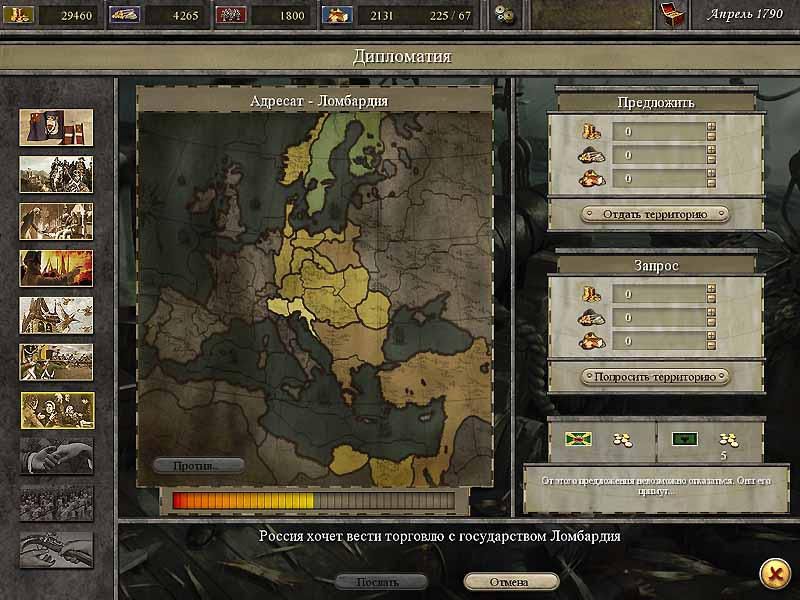Viewport: 800px width, 600px height.
Task: Click the gold amount field under Запрос
Action: pos(660,294)
